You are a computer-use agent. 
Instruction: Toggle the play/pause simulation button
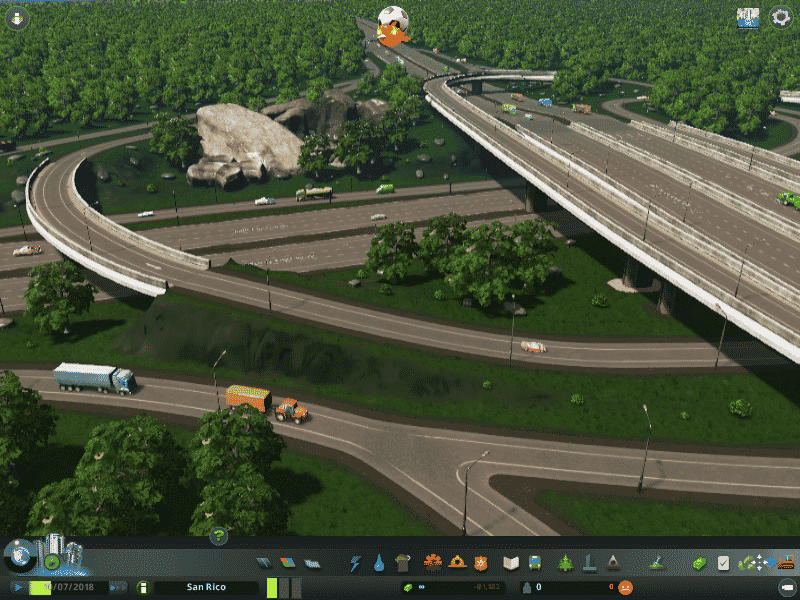(x=18, y=588)
